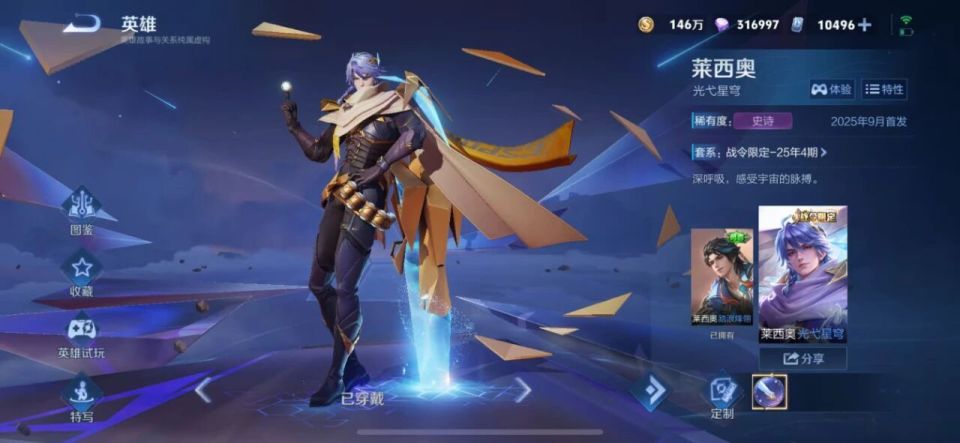Open the 收藏 collection
The height and width of the screenshot is (443, 960).
[x=82, y=273]
